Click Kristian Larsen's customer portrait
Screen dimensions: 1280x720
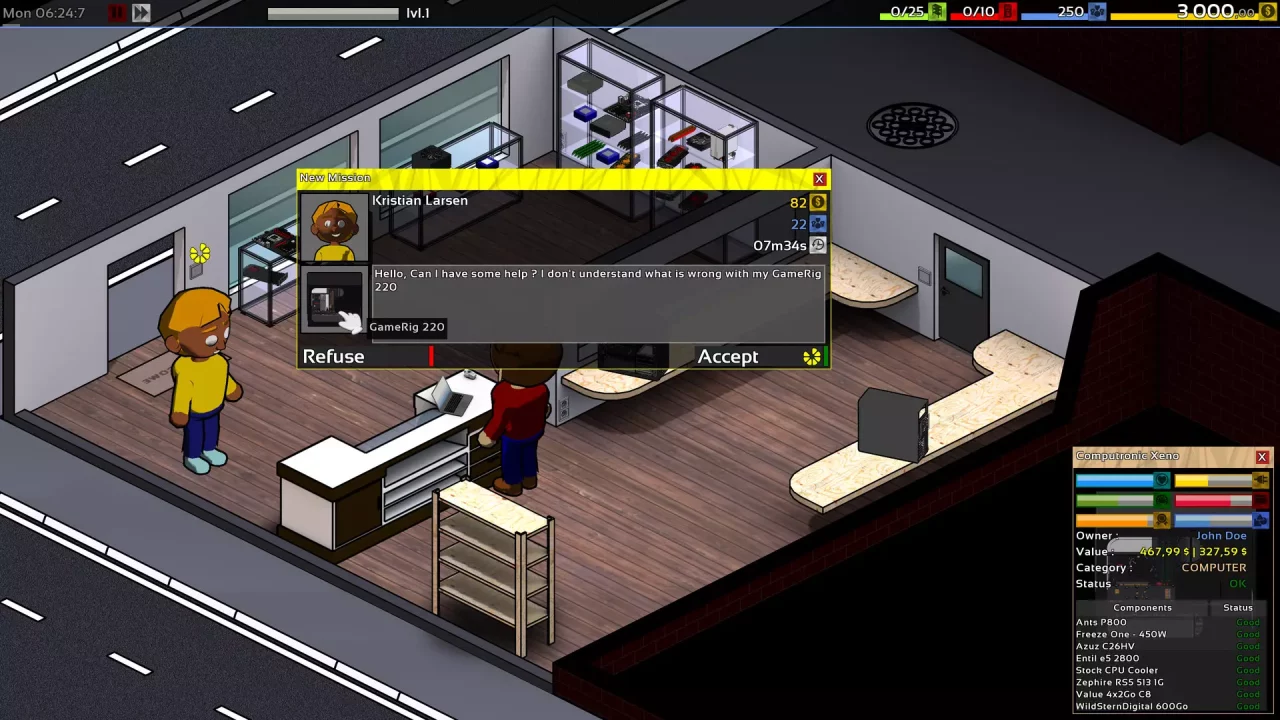[334, 228]
